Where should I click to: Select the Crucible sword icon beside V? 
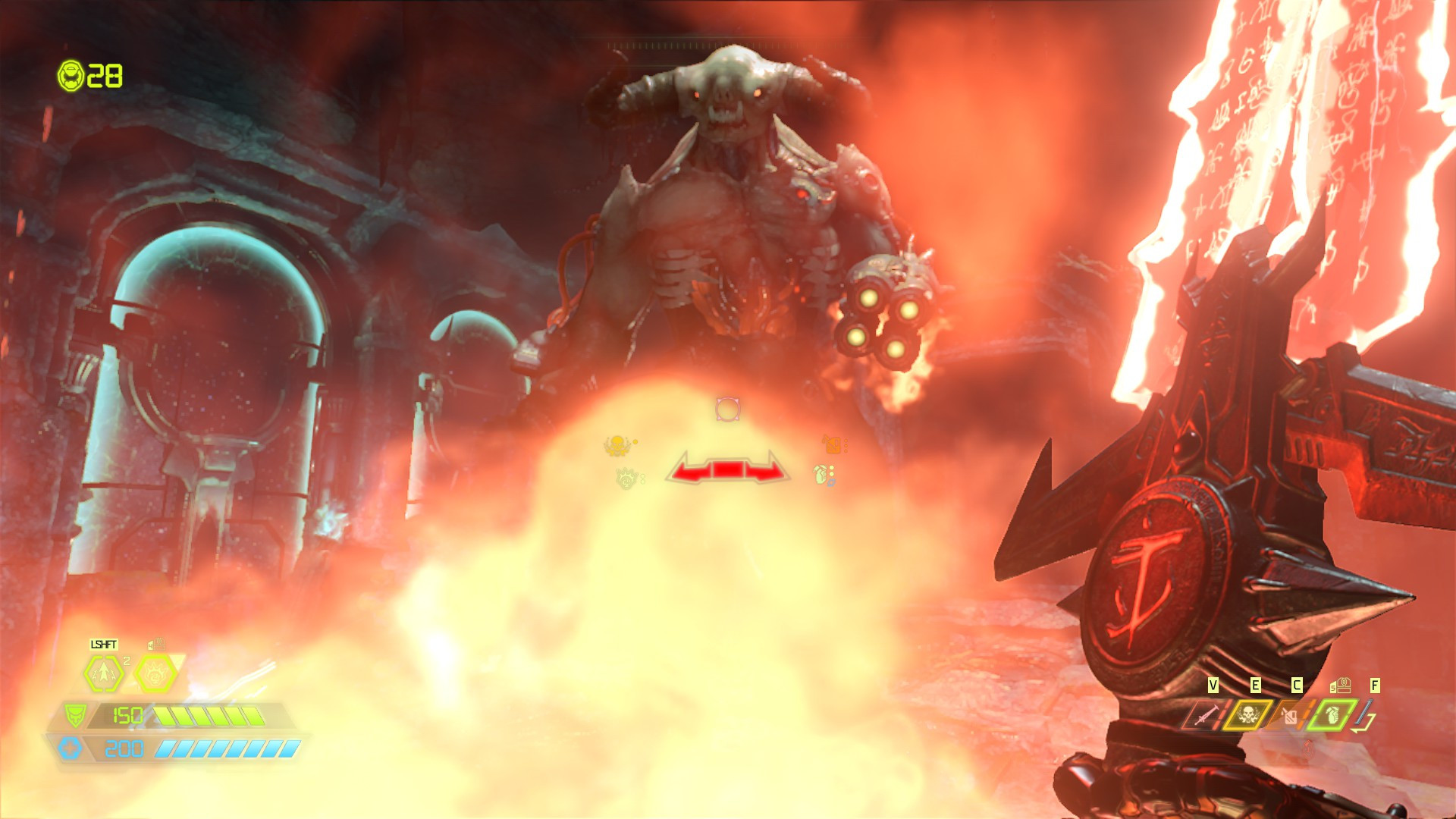(x=1207, y=716)
